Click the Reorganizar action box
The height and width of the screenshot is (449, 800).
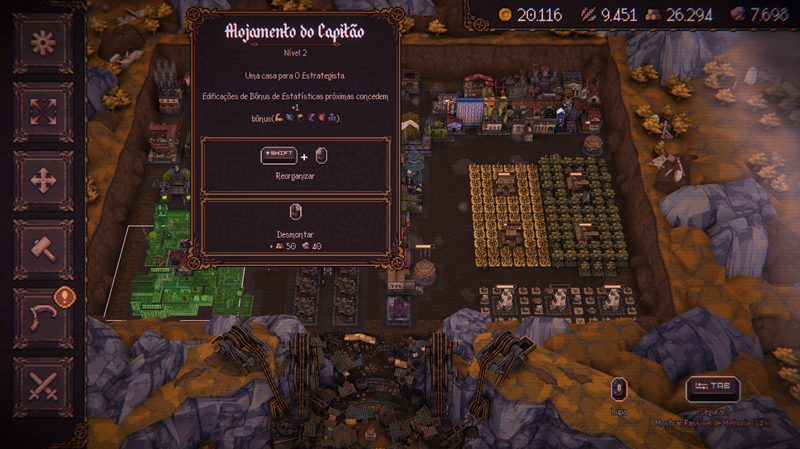295,165
